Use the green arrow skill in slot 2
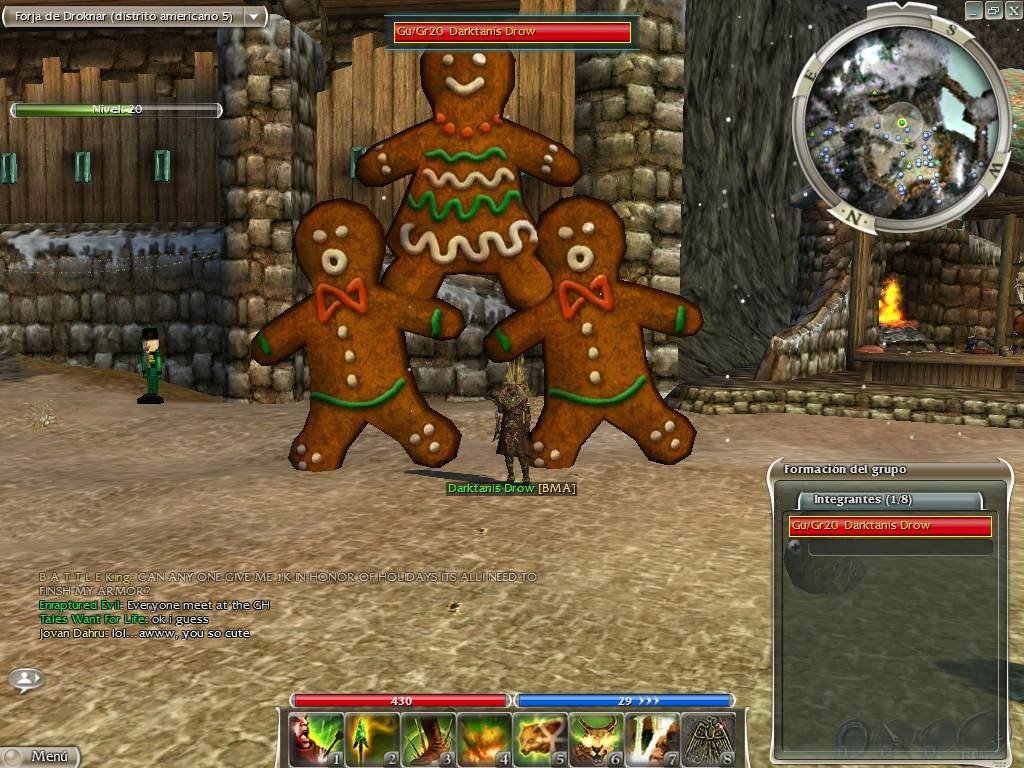The image size is (1024, 768). 372,739
